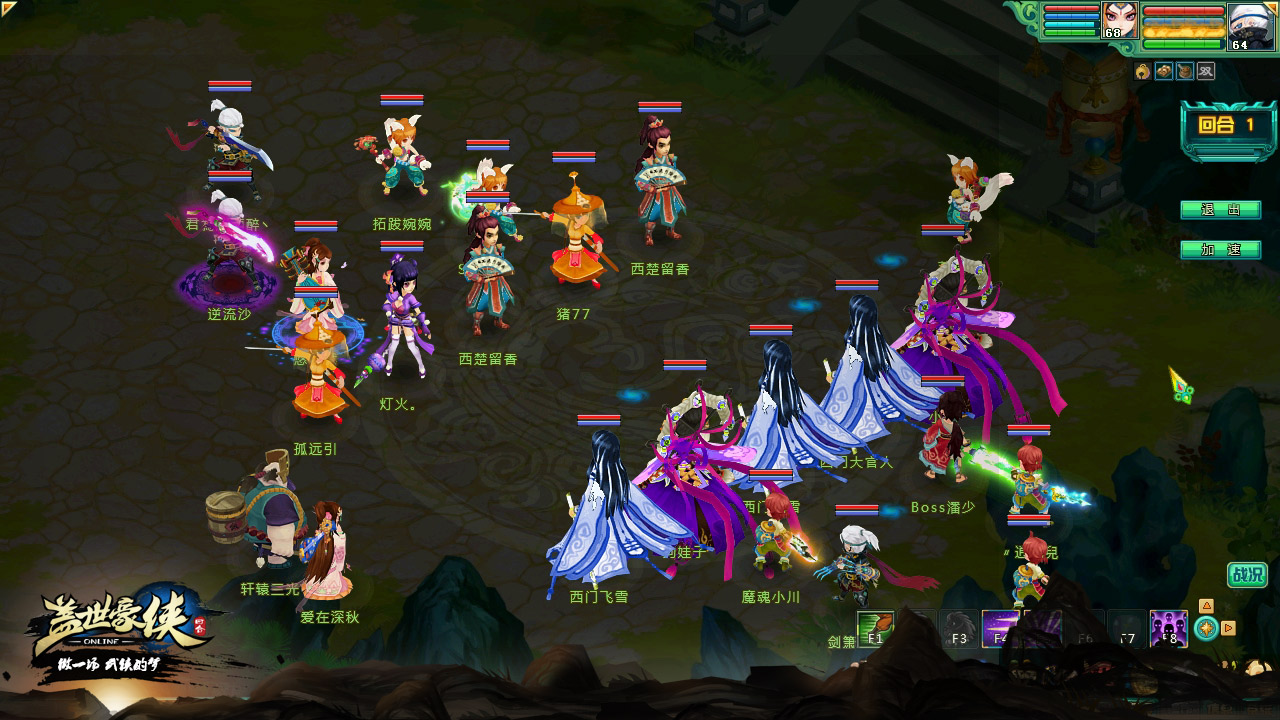Select the F3 beast skill slot

coord(959,628)
